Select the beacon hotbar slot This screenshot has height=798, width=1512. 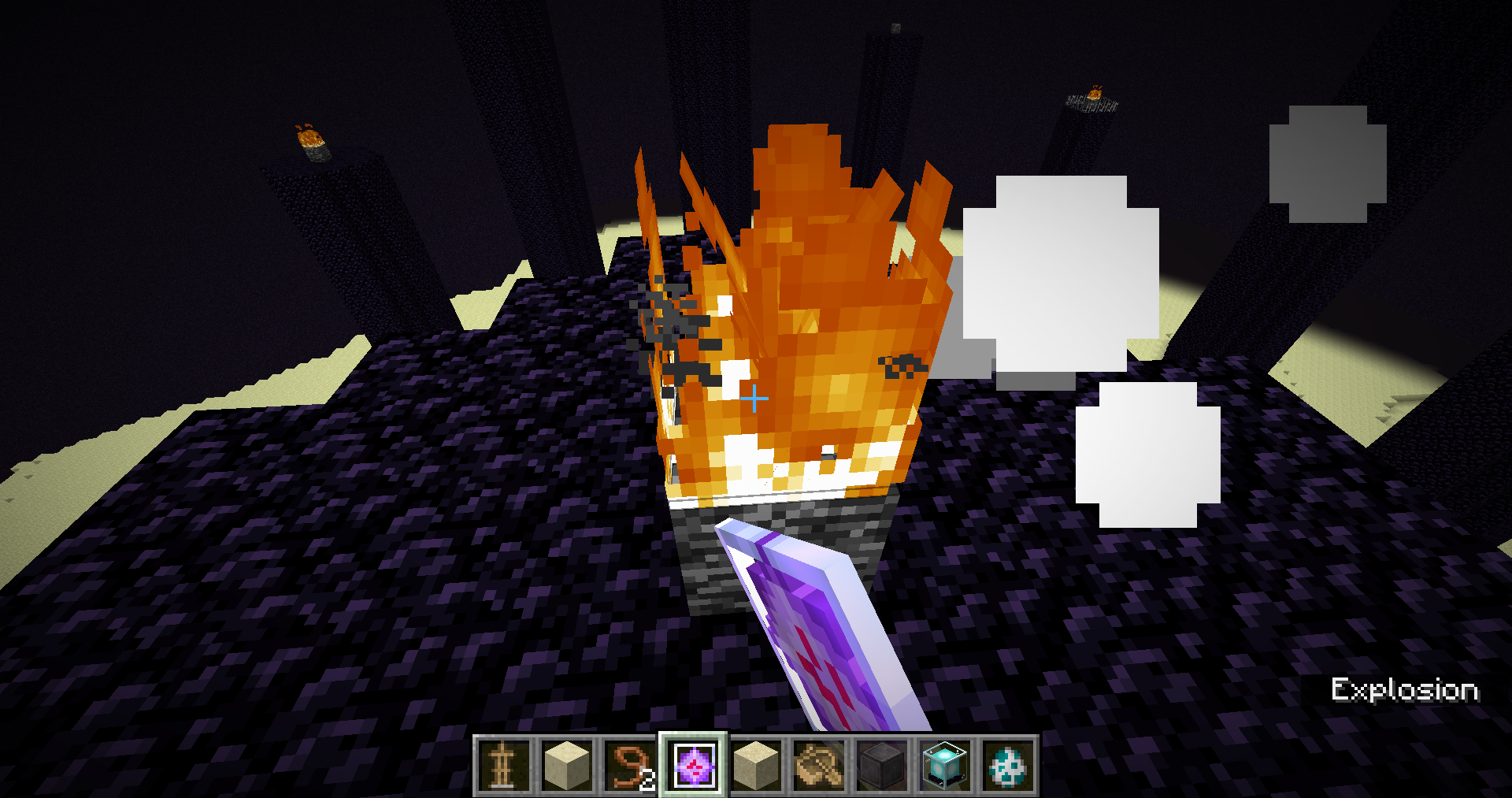pos(945,765)
